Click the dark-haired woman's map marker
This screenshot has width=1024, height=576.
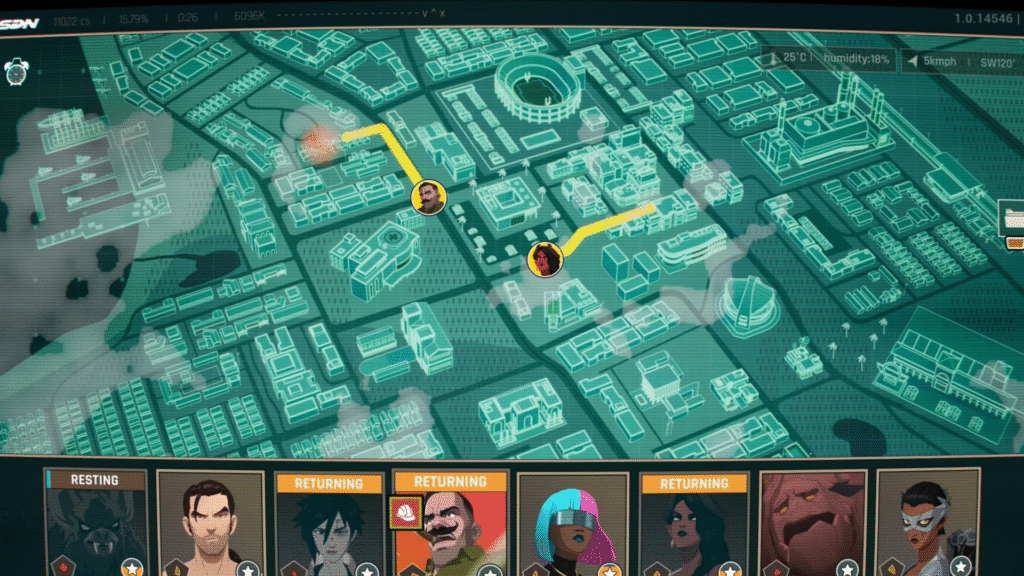545,258
